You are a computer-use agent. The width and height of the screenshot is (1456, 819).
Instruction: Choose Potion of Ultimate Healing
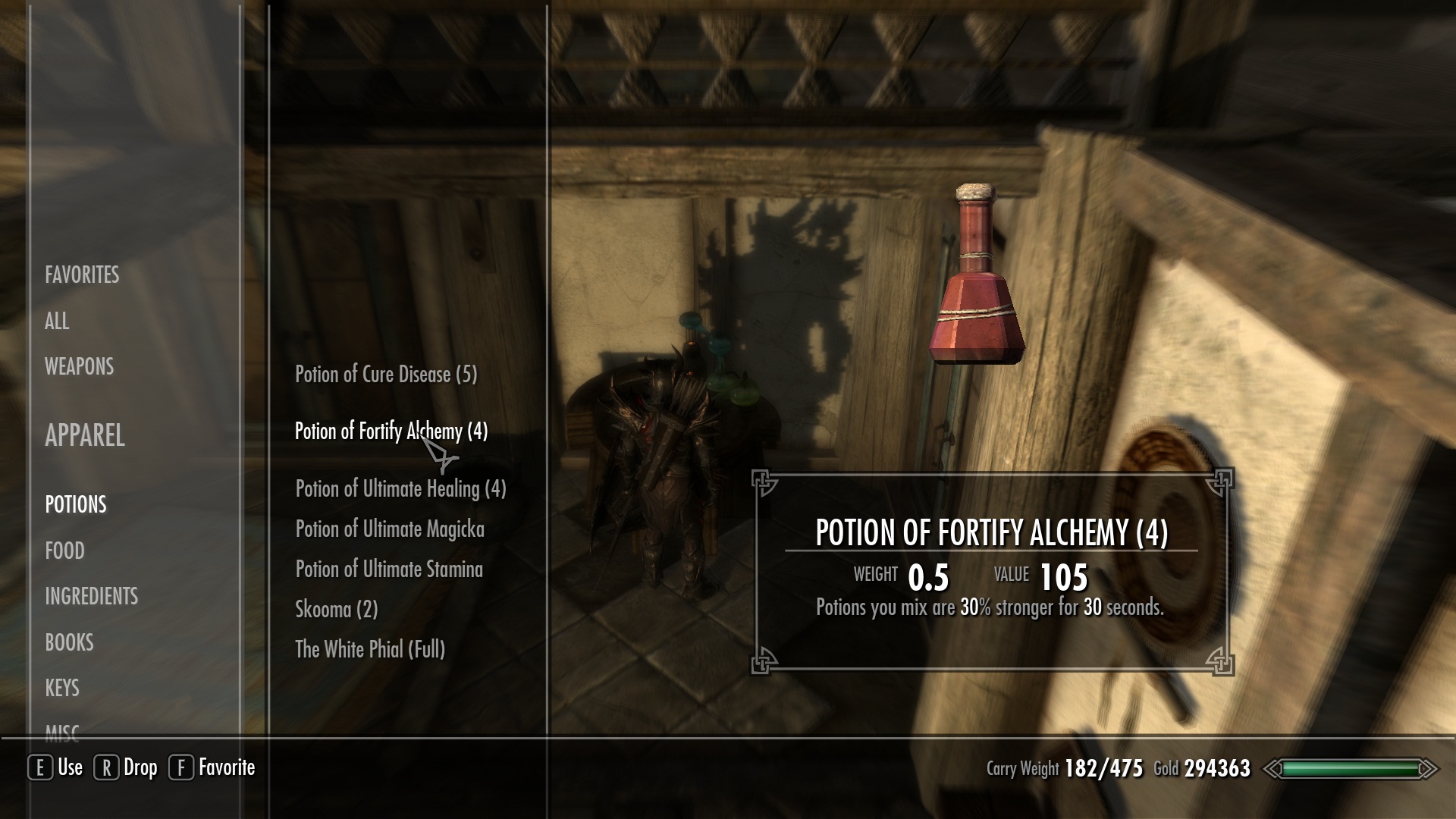(400, 488)
